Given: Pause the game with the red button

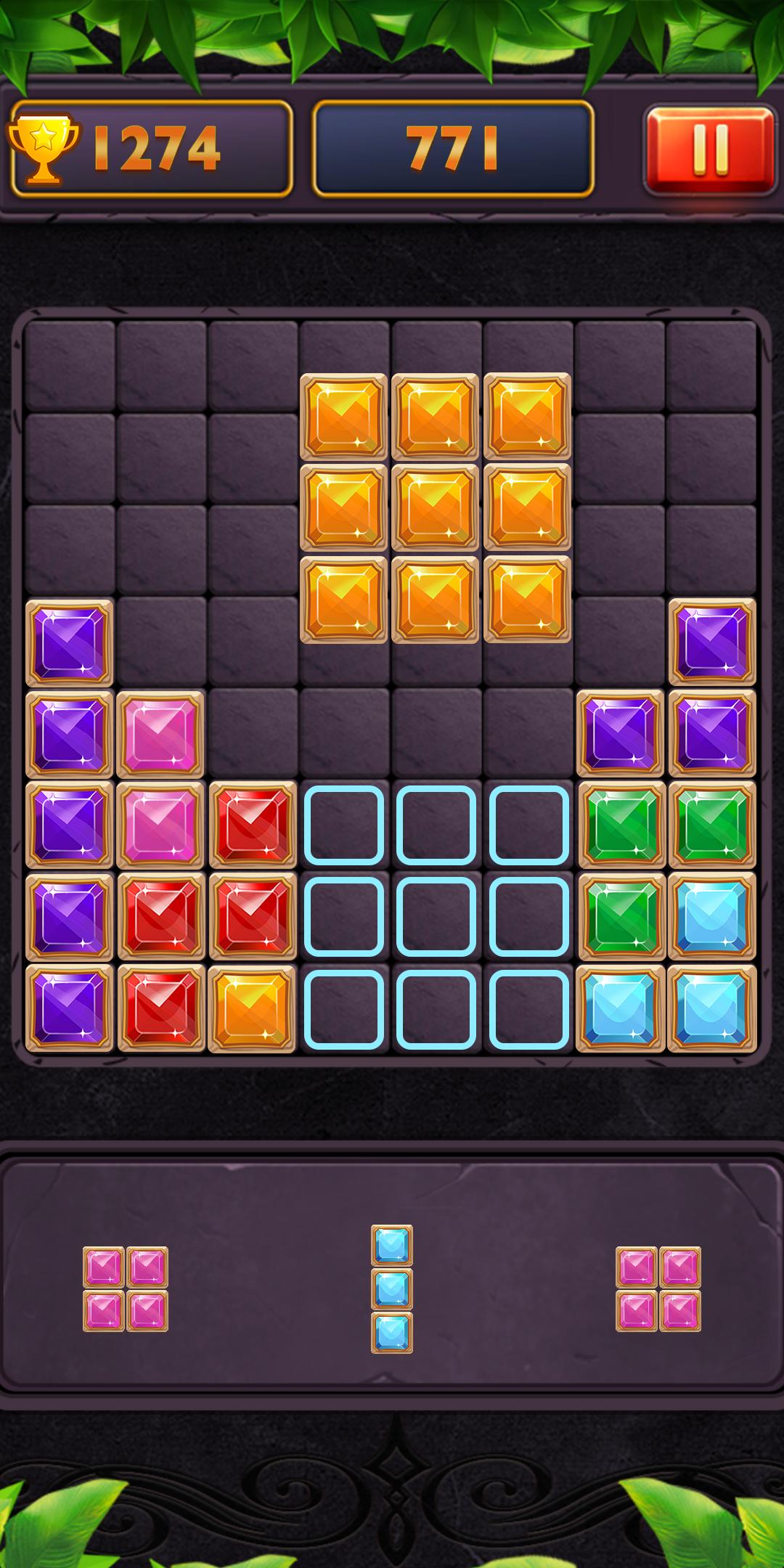Looking at the screenshot, I should pos(710,150).
